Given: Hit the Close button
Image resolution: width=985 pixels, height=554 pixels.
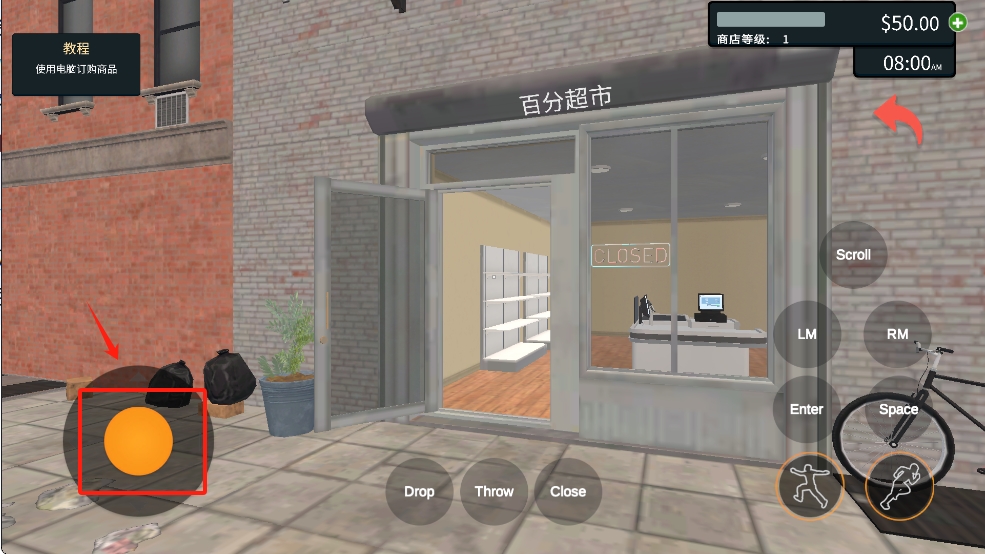Looking at the screenshot, I should click(x=568, y=491).
